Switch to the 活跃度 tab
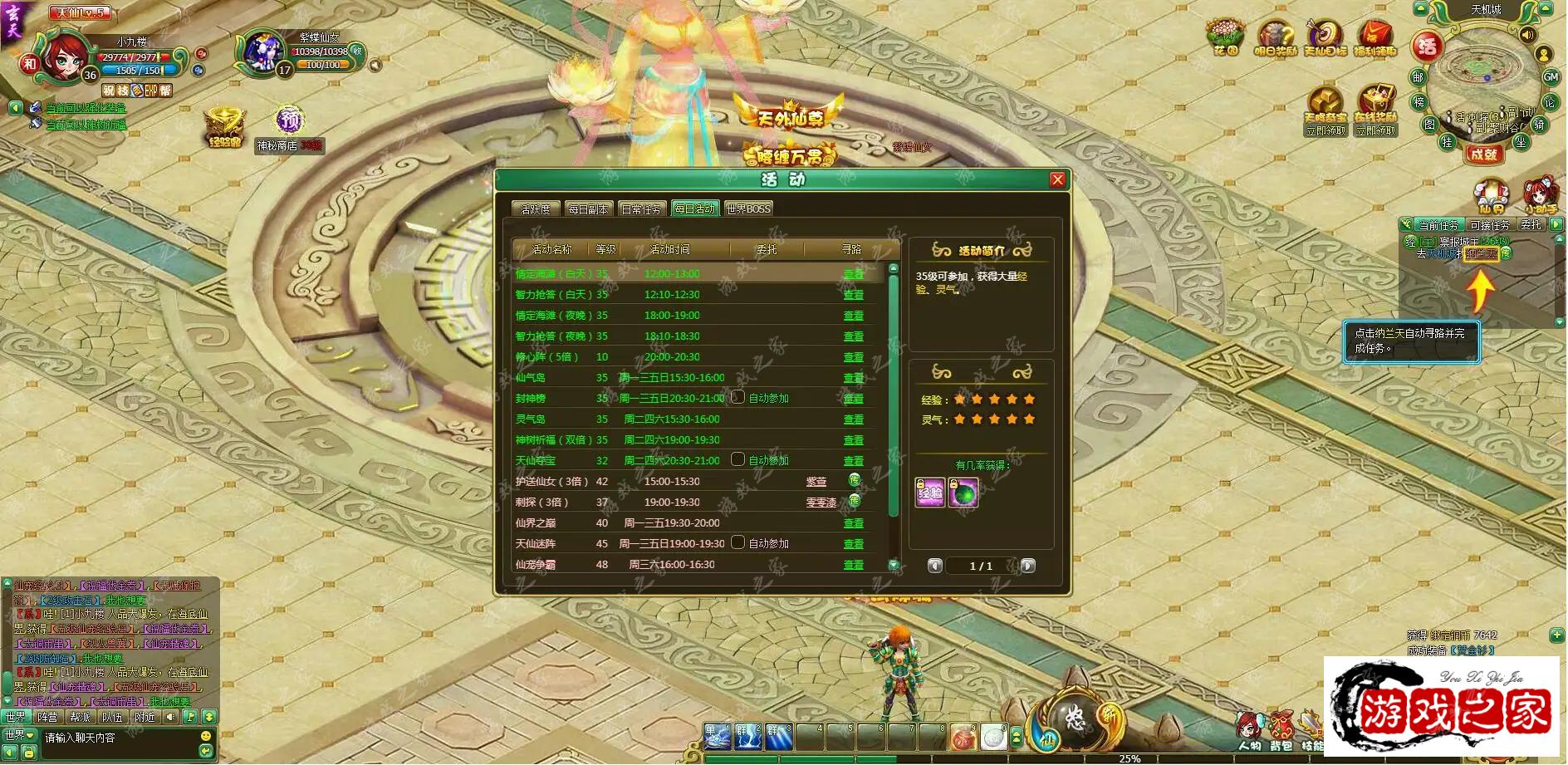1568x765 pixels. click(536, 208)
